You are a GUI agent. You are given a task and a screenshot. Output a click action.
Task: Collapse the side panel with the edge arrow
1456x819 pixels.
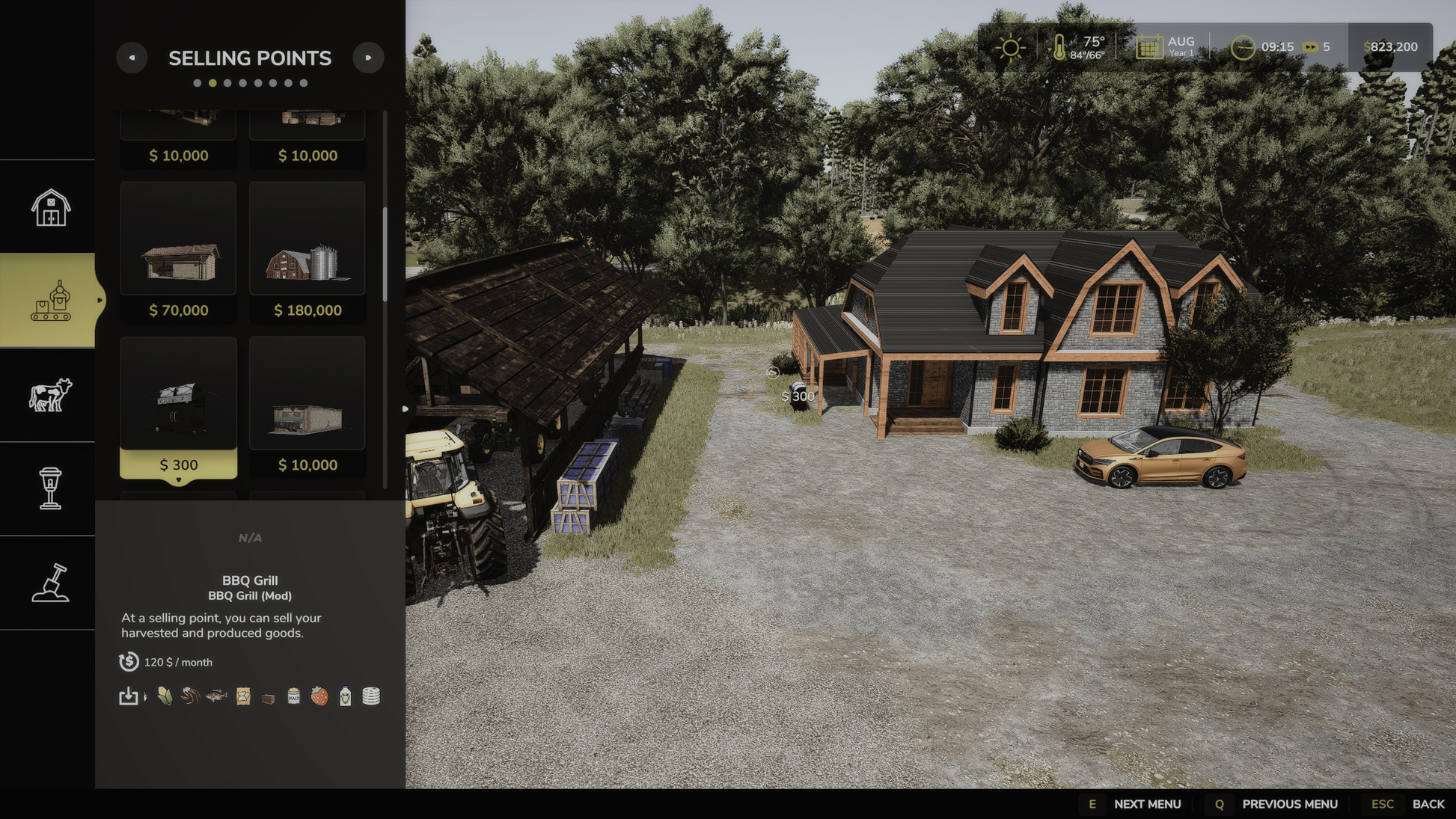click(x=405, y=409)
